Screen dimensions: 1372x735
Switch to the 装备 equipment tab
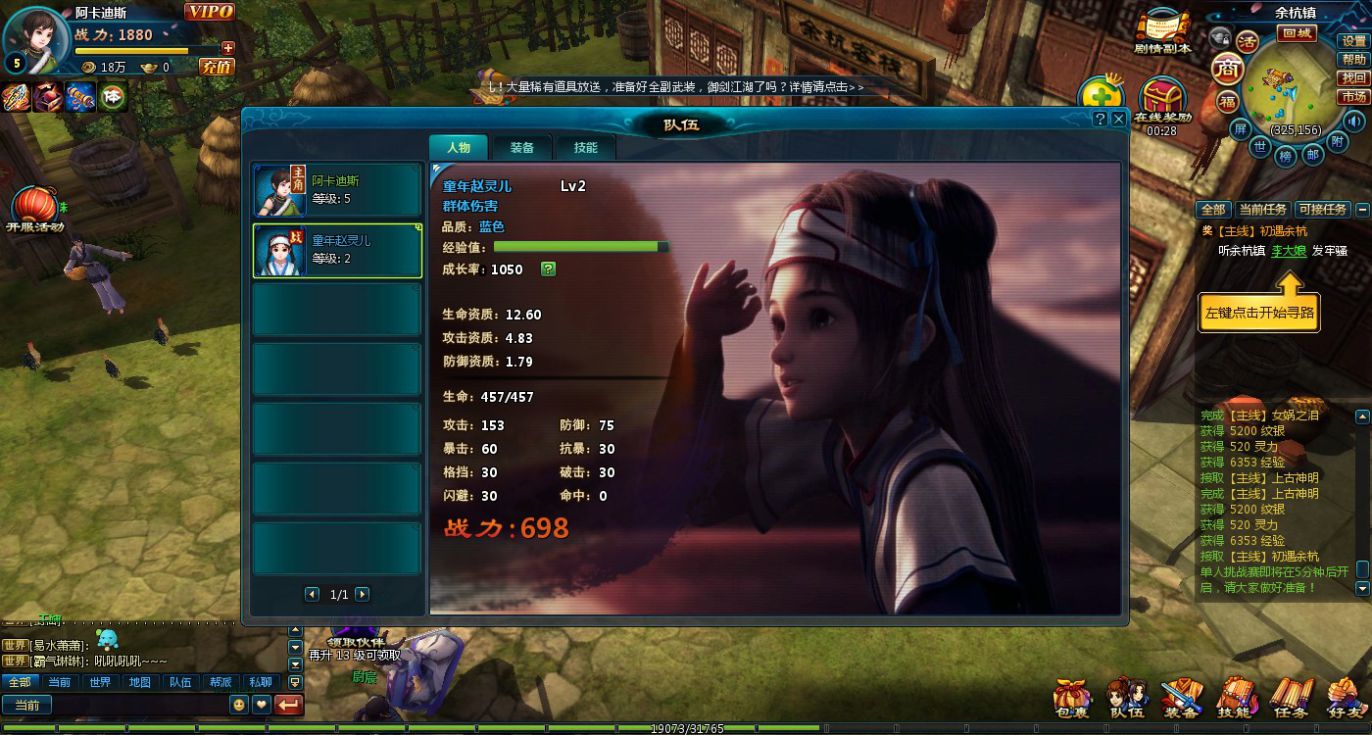click(x=522, y=148)
